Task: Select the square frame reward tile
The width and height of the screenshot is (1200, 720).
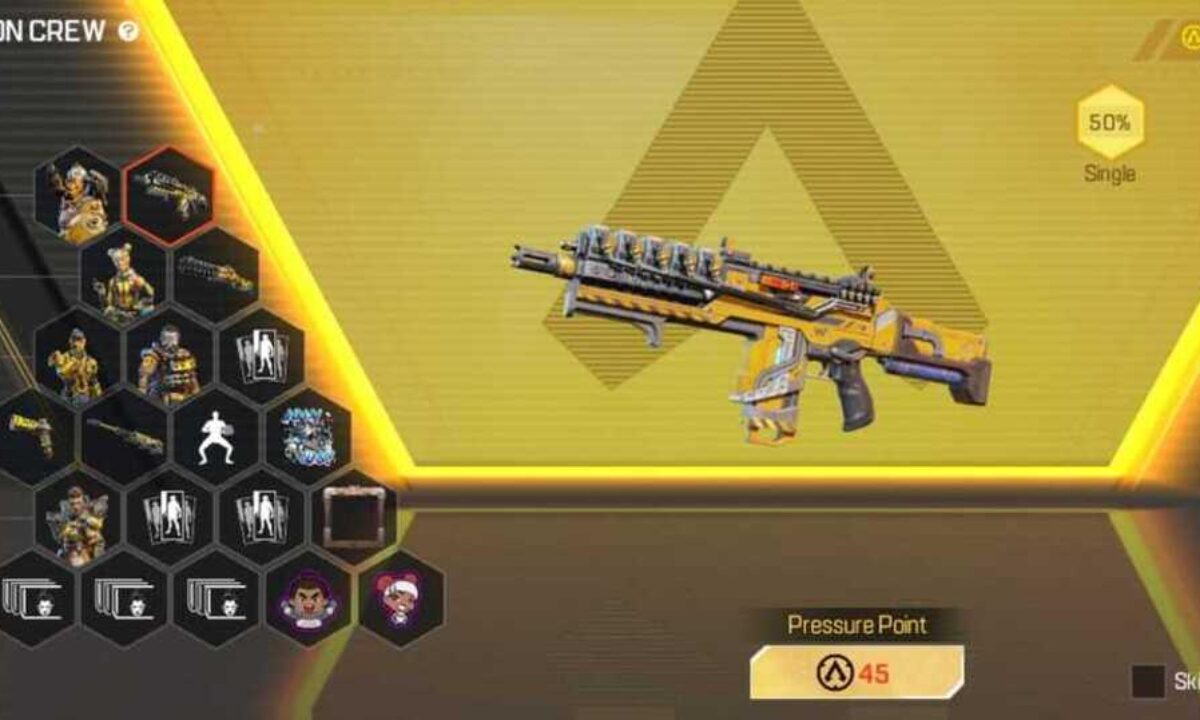Action: tap(354, 518)
